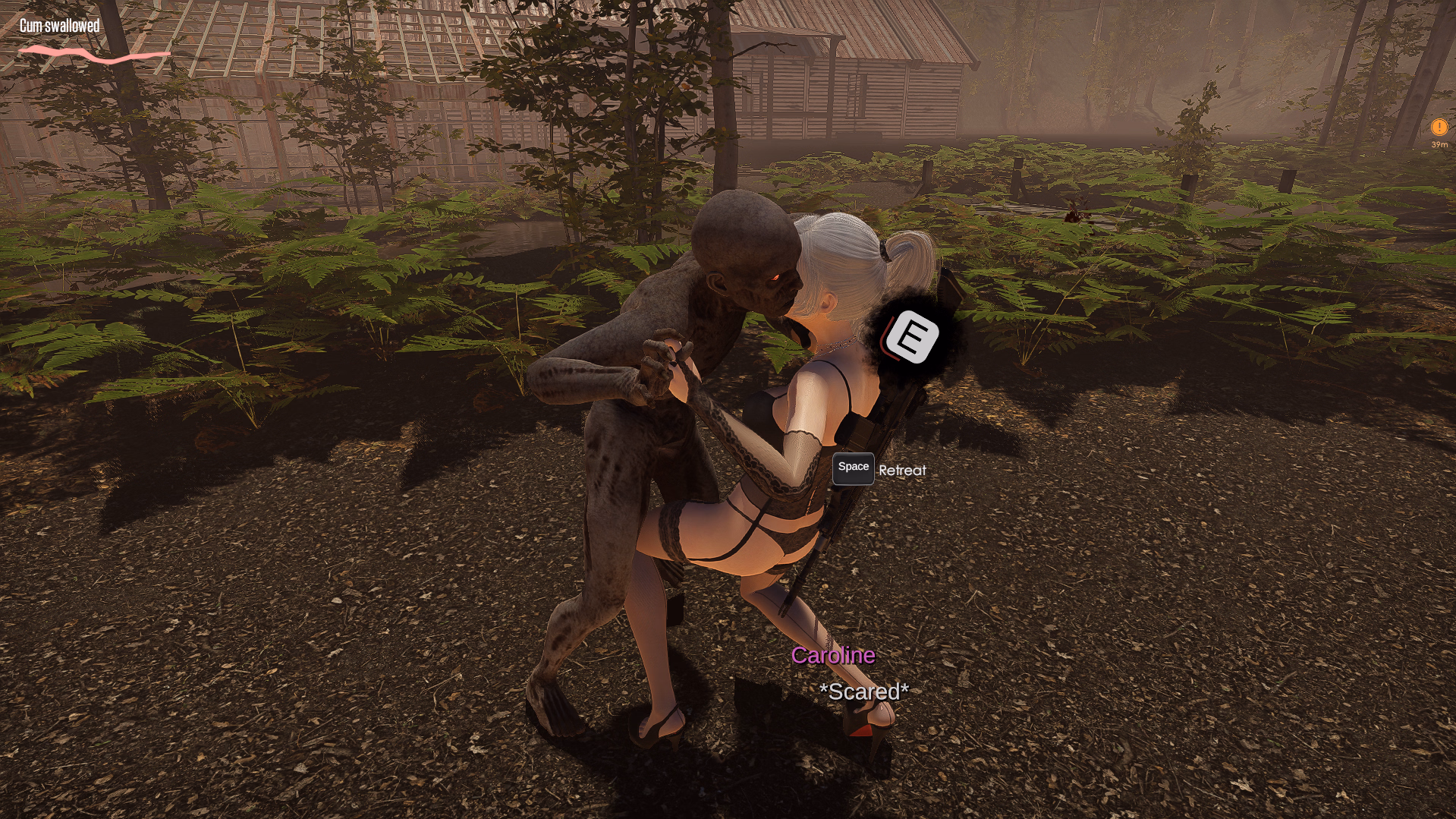Open the Cum swallowed header text
Viewport: 1456px width, 819px height.
coord(59,25)
